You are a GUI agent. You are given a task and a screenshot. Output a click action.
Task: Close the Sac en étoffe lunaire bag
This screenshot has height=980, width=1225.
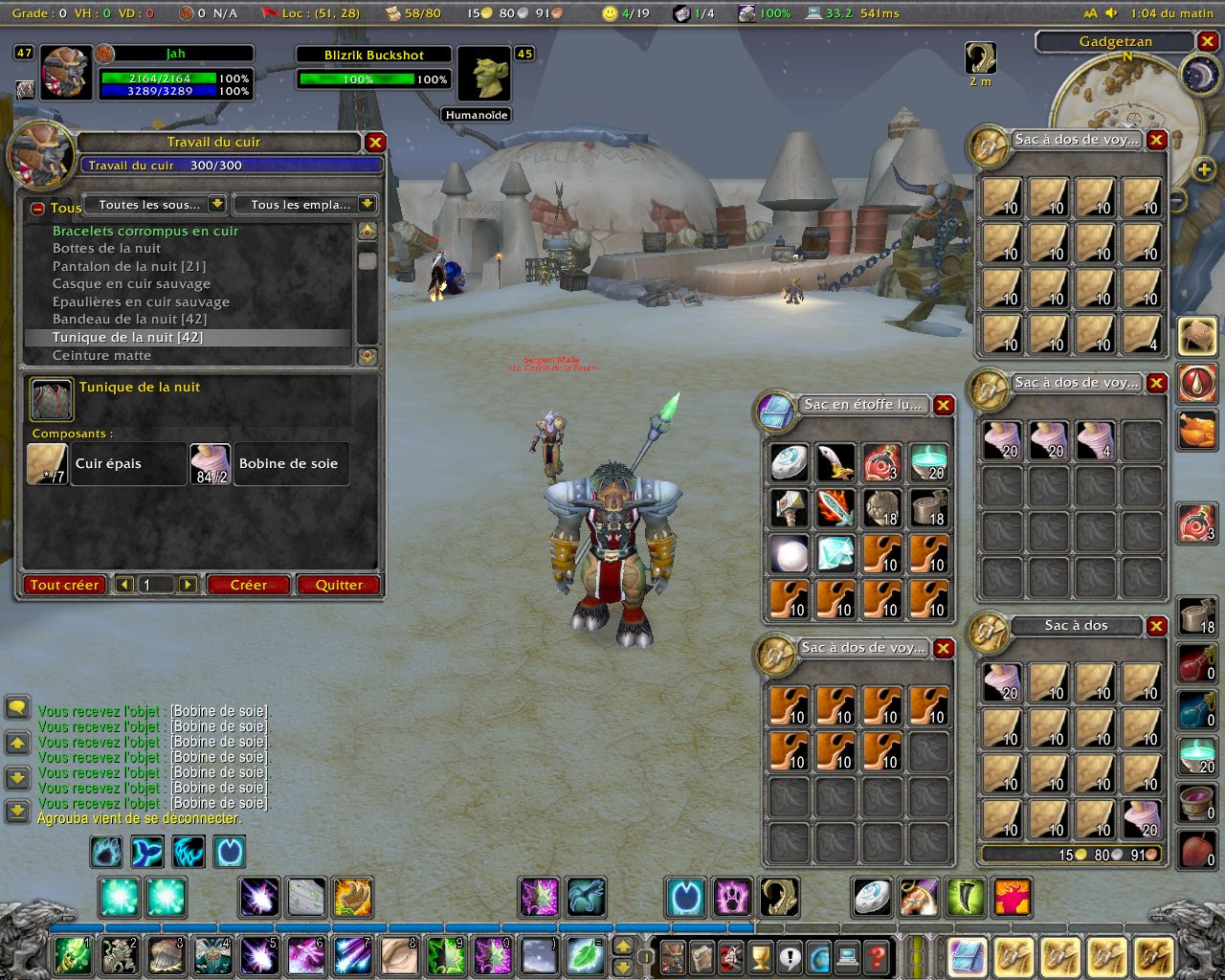tap(944, 405)
